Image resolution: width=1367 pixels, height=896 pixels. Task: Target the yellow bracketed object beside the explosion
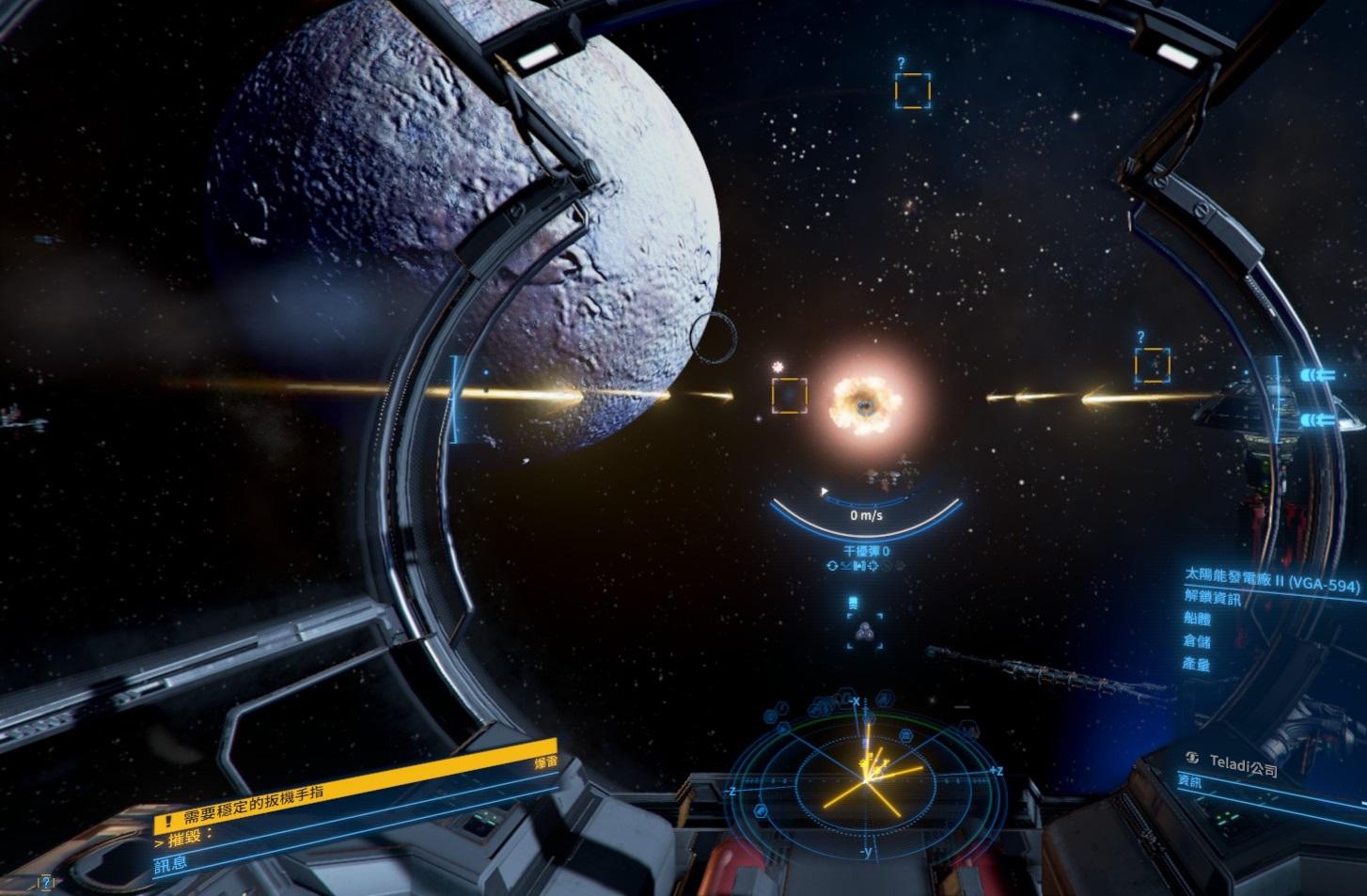coord(790,395)
